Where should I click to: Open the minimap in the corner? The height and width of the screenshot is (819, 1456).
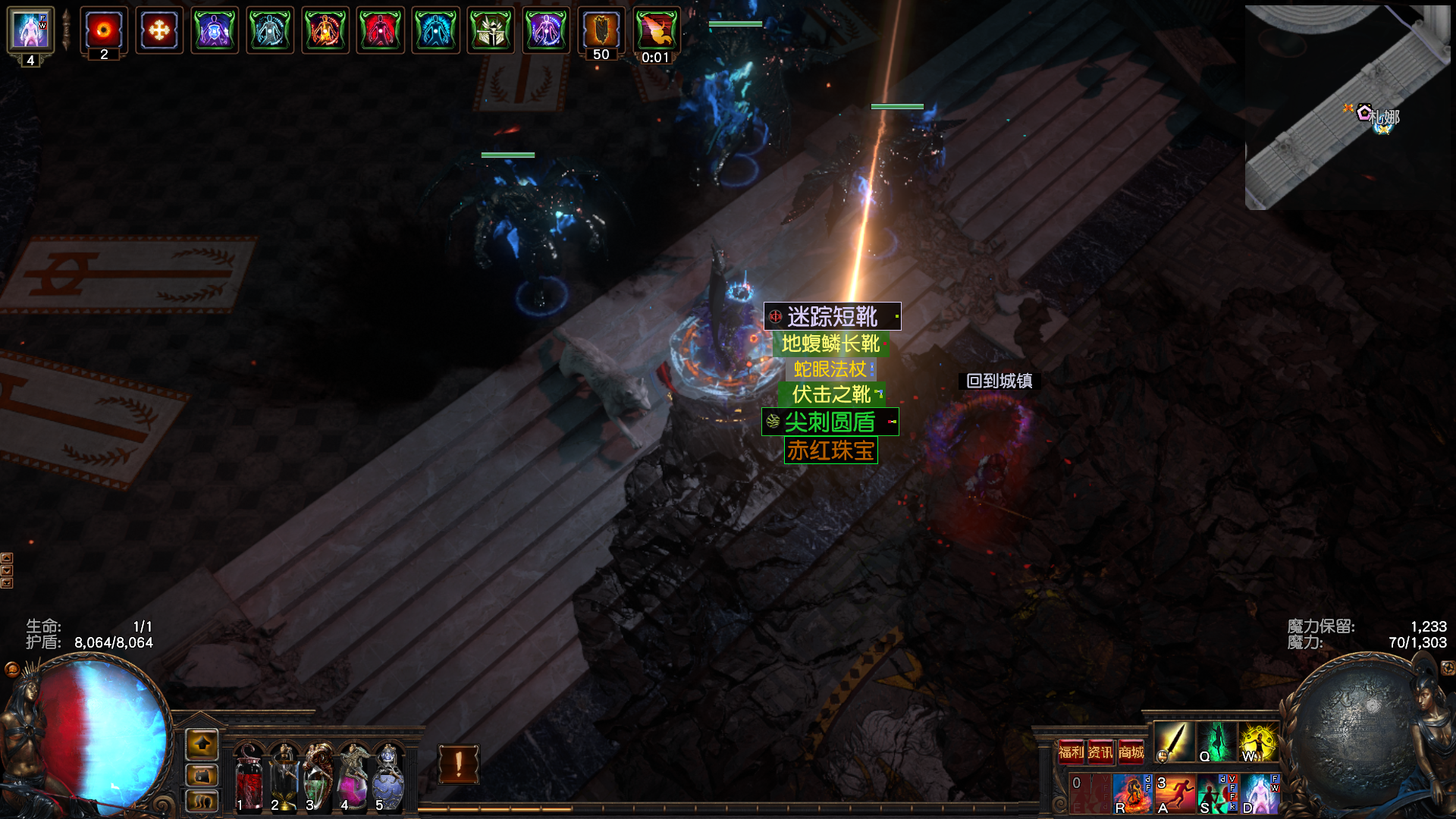coord(1348,108)
